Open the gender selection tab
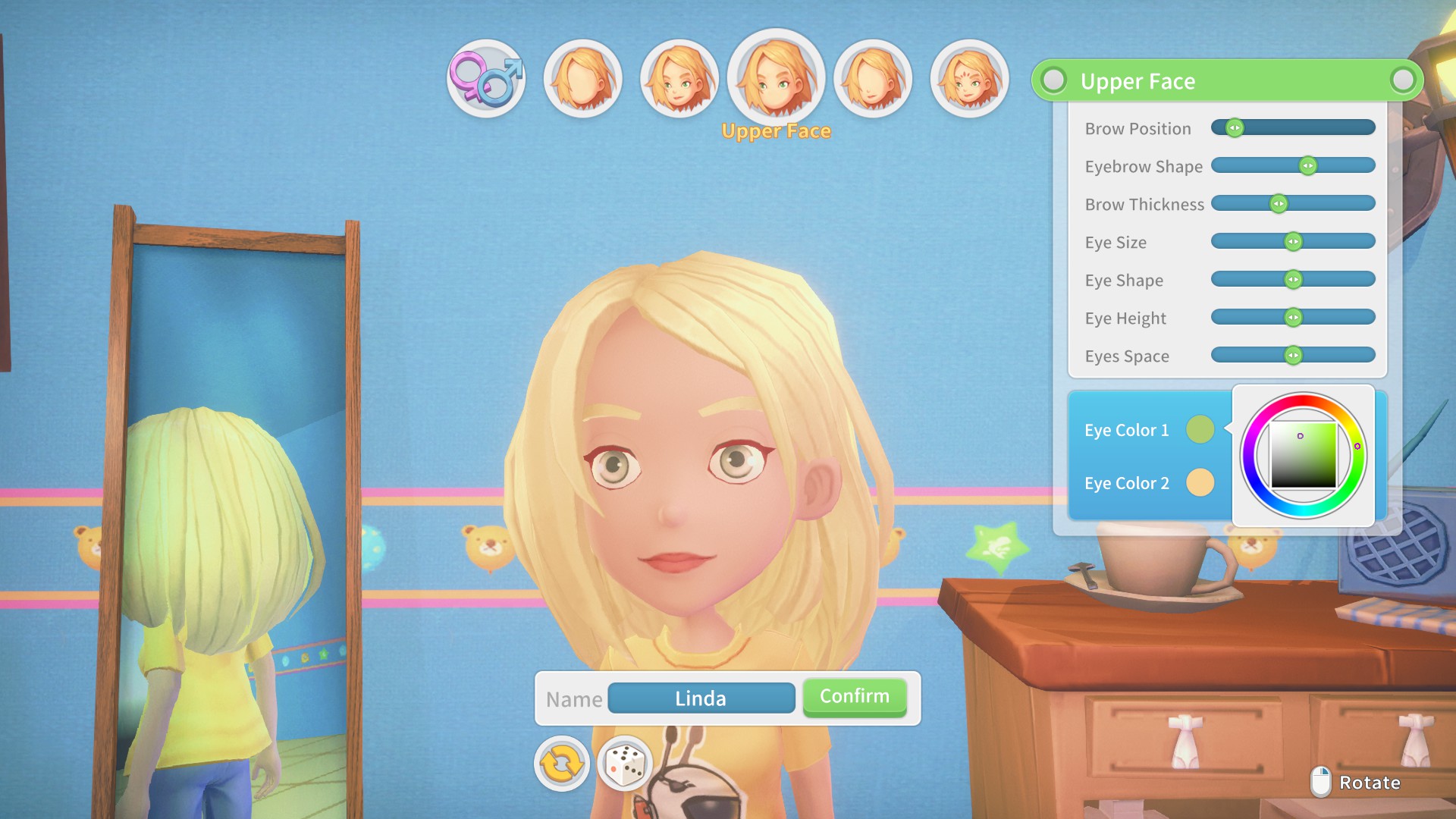The height and width of the screenshot is (819, 1456). 485,79
